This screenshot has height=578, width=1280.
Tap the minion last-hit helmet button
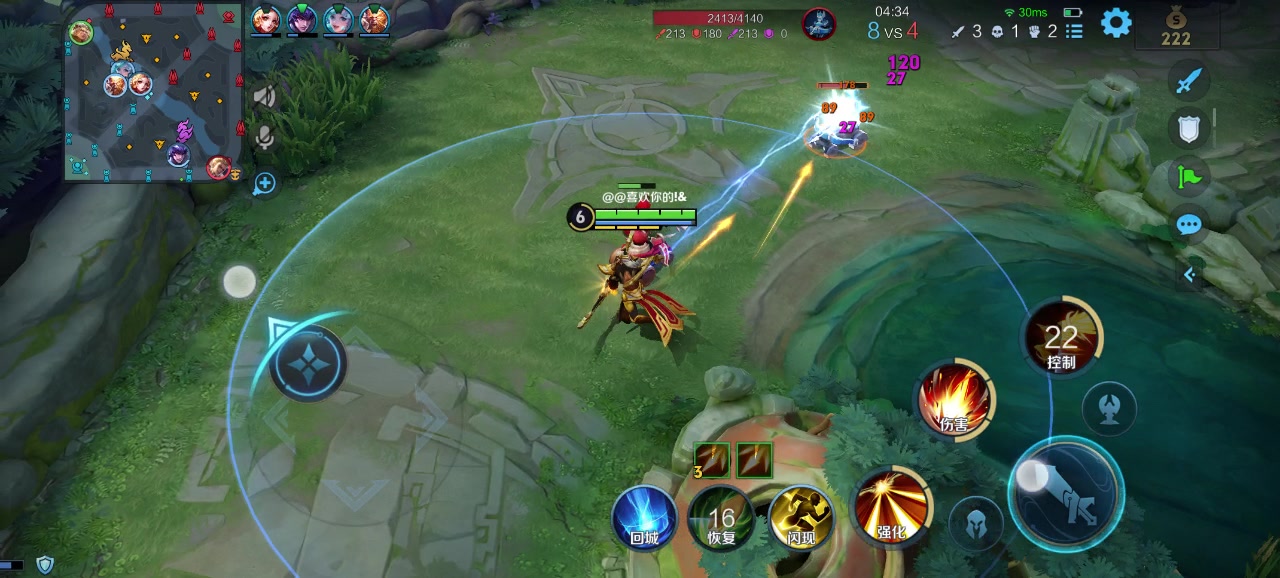click(976, 522)
